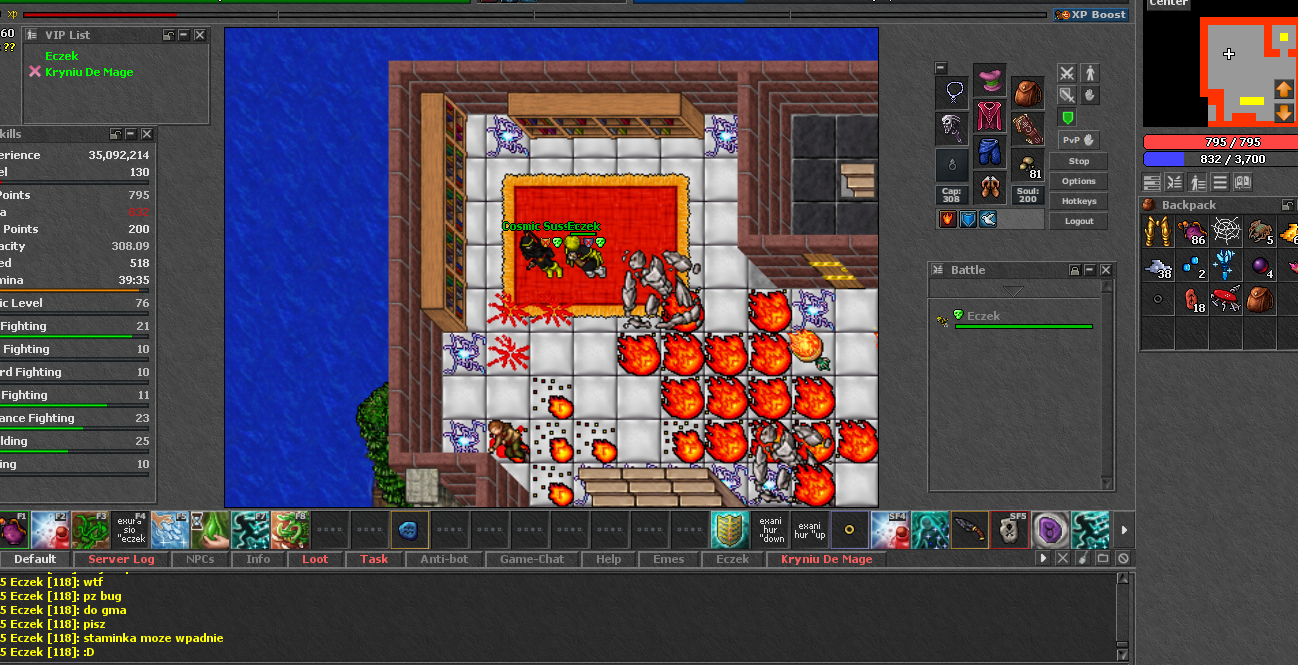Select Kryniu De Mage in VIP list

tap(88, 72)
